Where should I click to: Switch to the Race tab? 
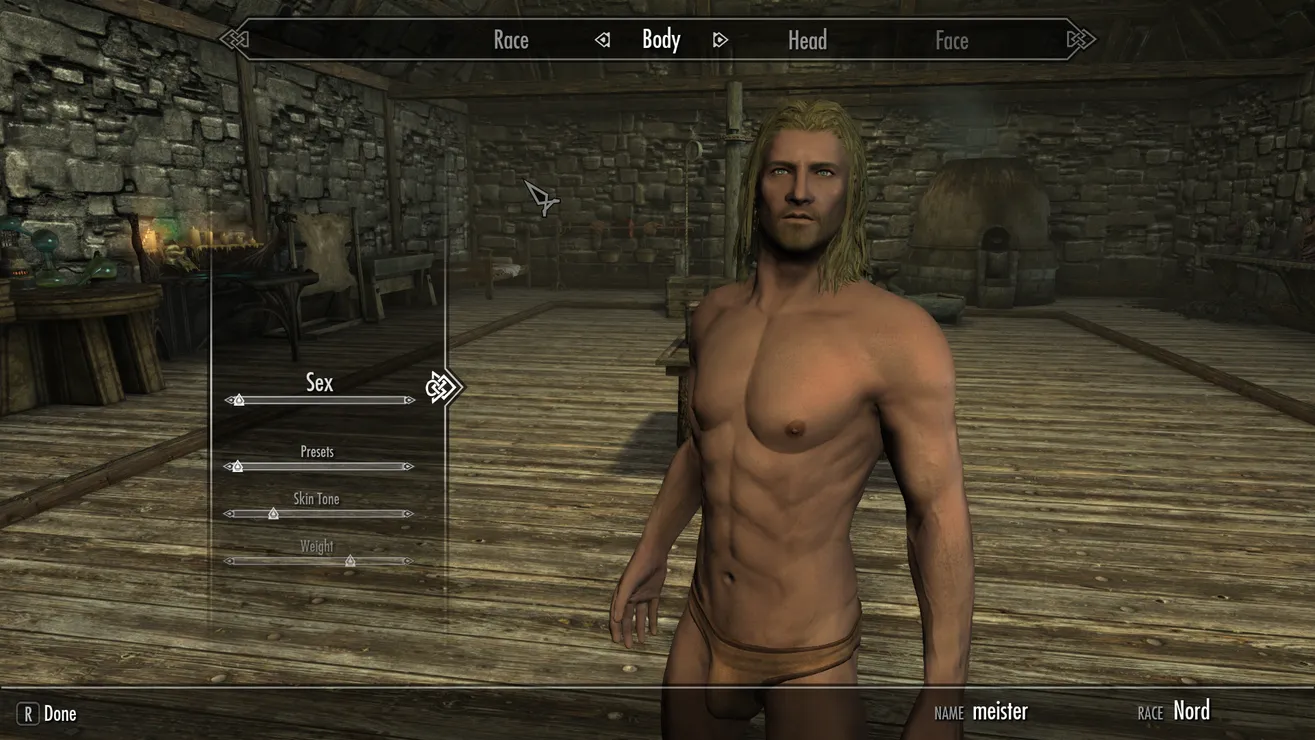pos(510,41)
